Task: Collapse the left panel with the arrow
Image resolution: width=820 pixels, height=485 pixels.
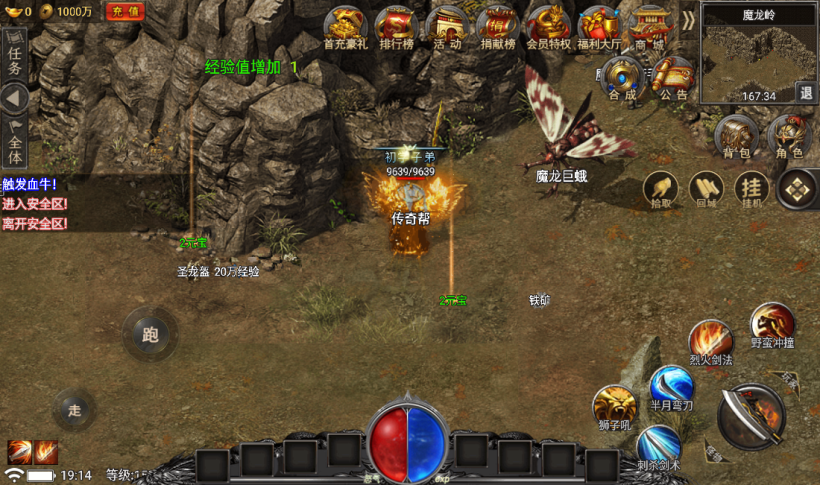Action: point(14,99)
